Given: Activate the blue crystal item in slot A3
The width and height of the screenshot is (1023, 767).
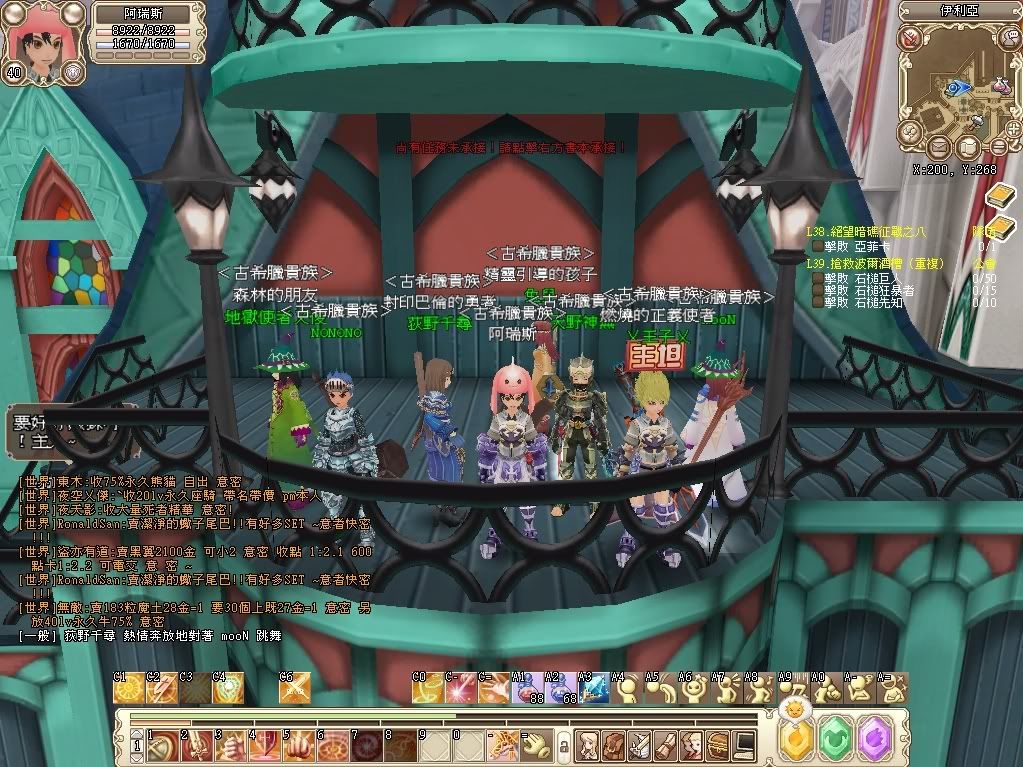Looking at the screenshot, I should coord(594,689).
